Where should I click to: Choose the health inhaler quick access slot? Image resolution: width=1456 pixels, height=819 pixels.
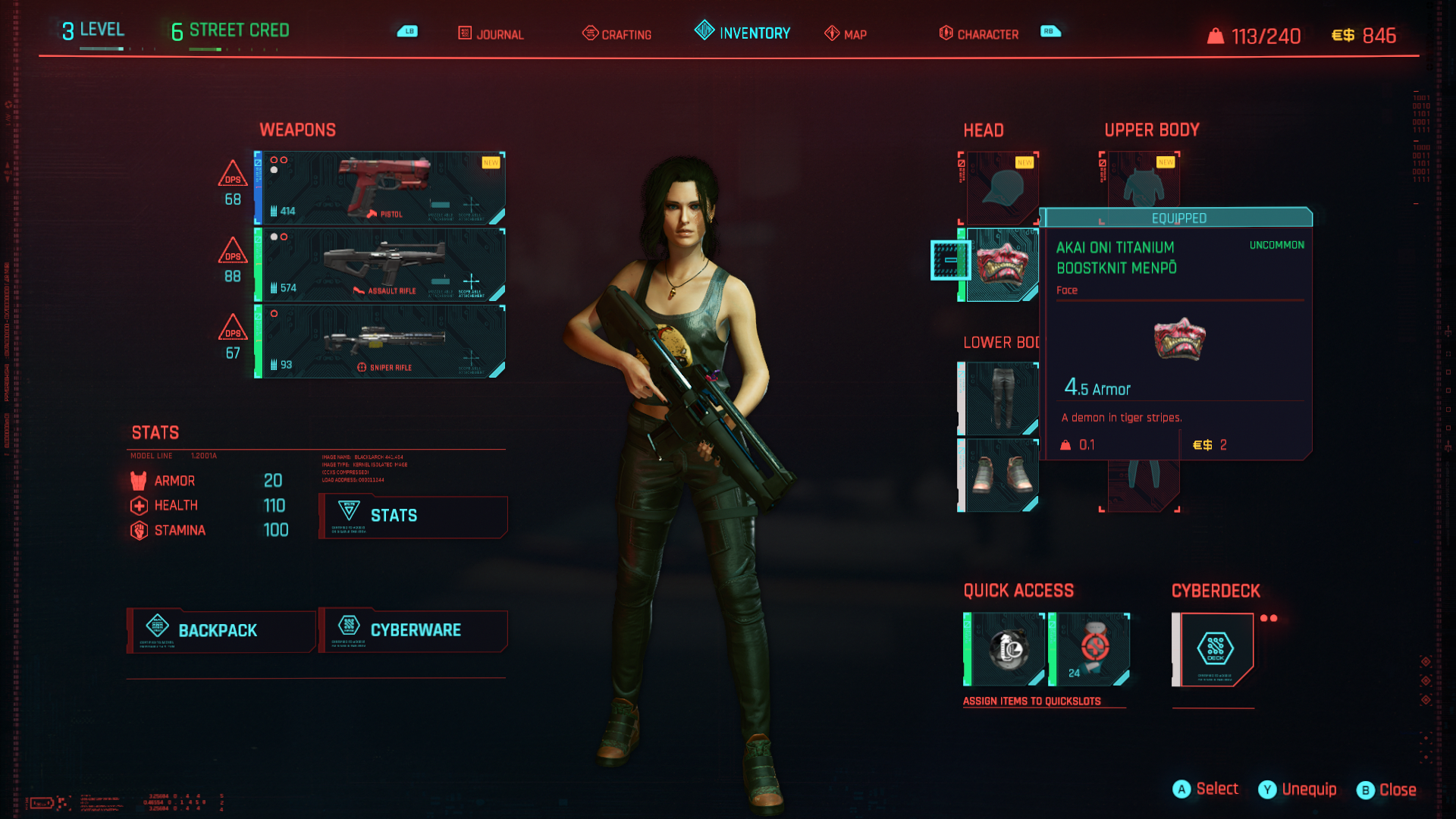click(x=1090, y=649)
